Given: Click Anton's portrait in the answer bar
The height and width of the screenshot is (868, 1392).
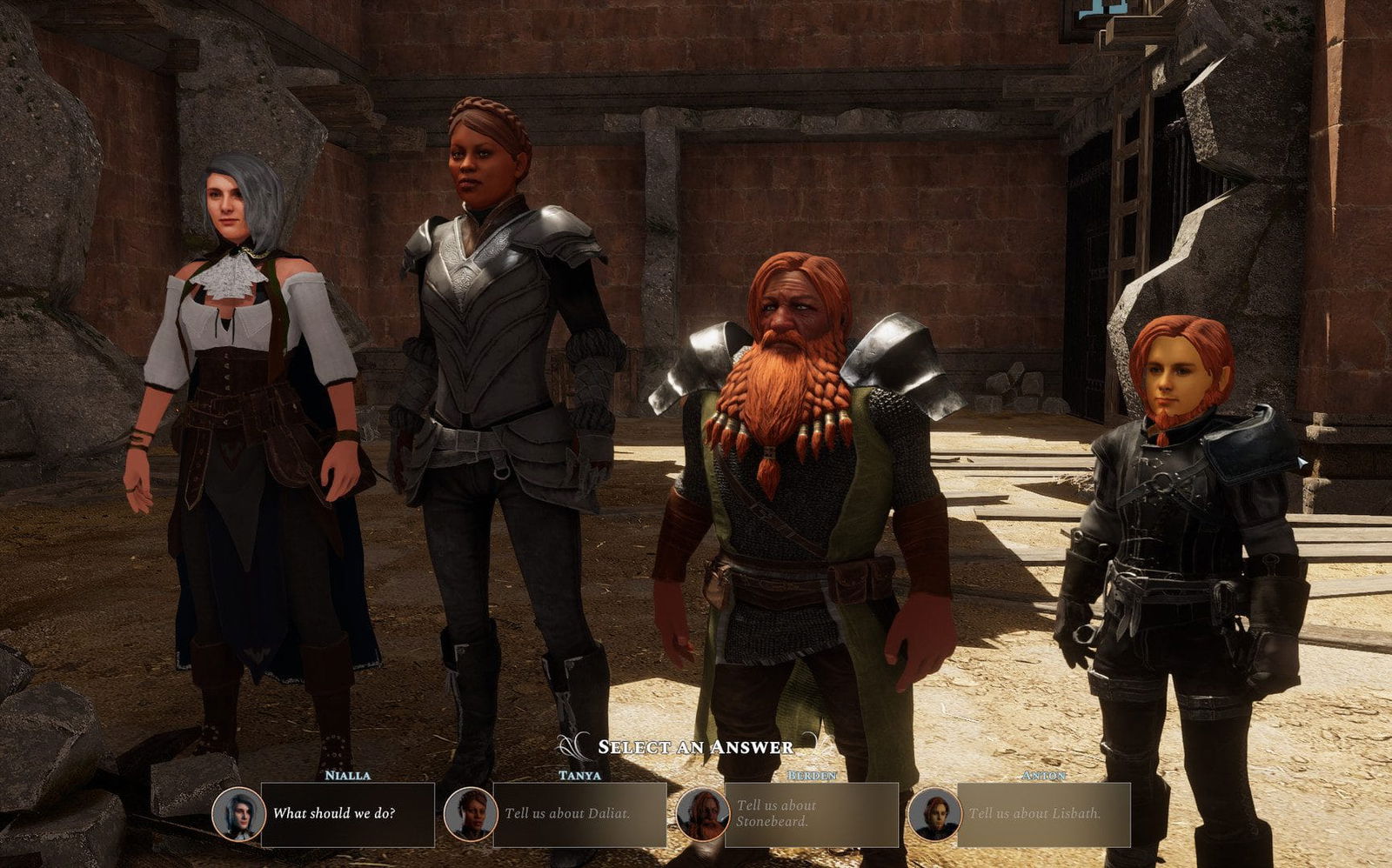Looking at the screenshot, I should coord(934,814).
